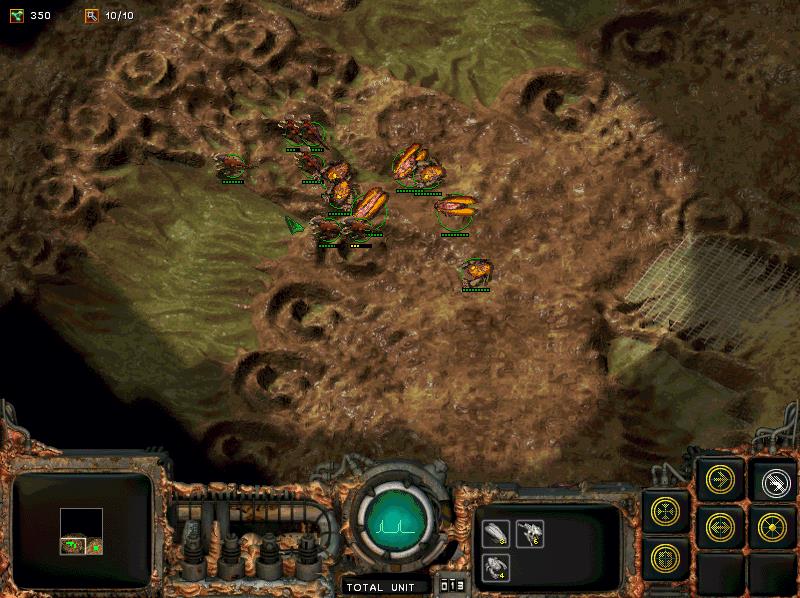
Task: Select the isolated unit at far left
Action: click(x=232, y=166)
